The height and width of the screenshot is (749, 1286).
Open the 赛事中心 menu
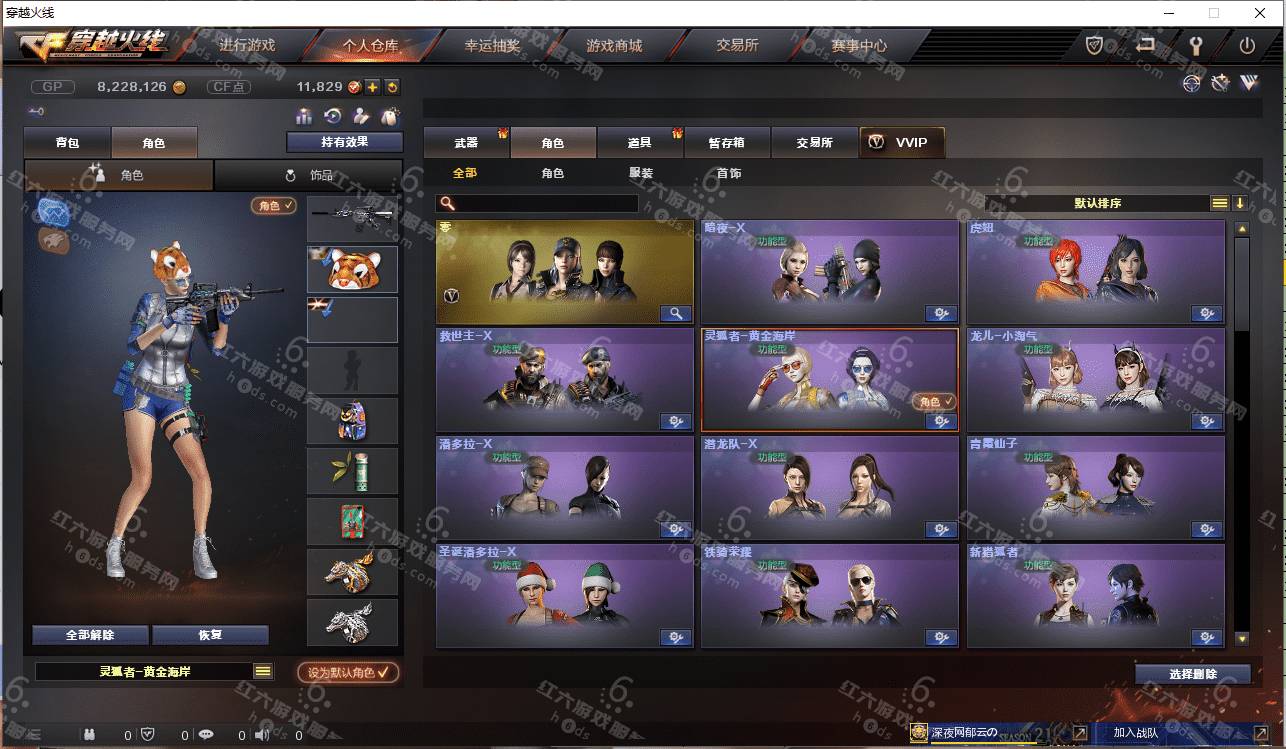coord(858,46)
